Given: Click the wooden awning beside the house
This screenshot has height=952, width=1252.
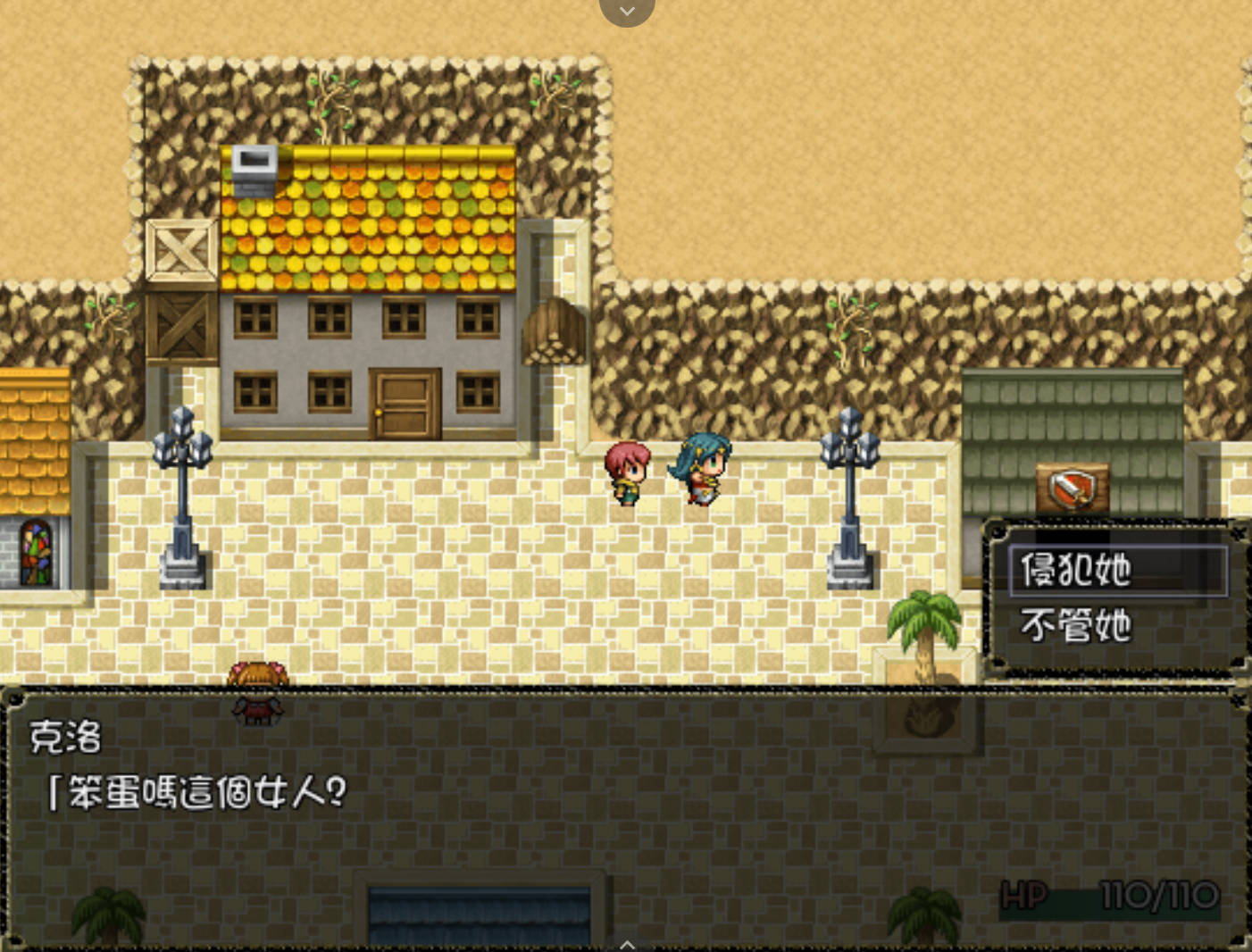Looking at the screenshot, I should [x=555, y=330].
